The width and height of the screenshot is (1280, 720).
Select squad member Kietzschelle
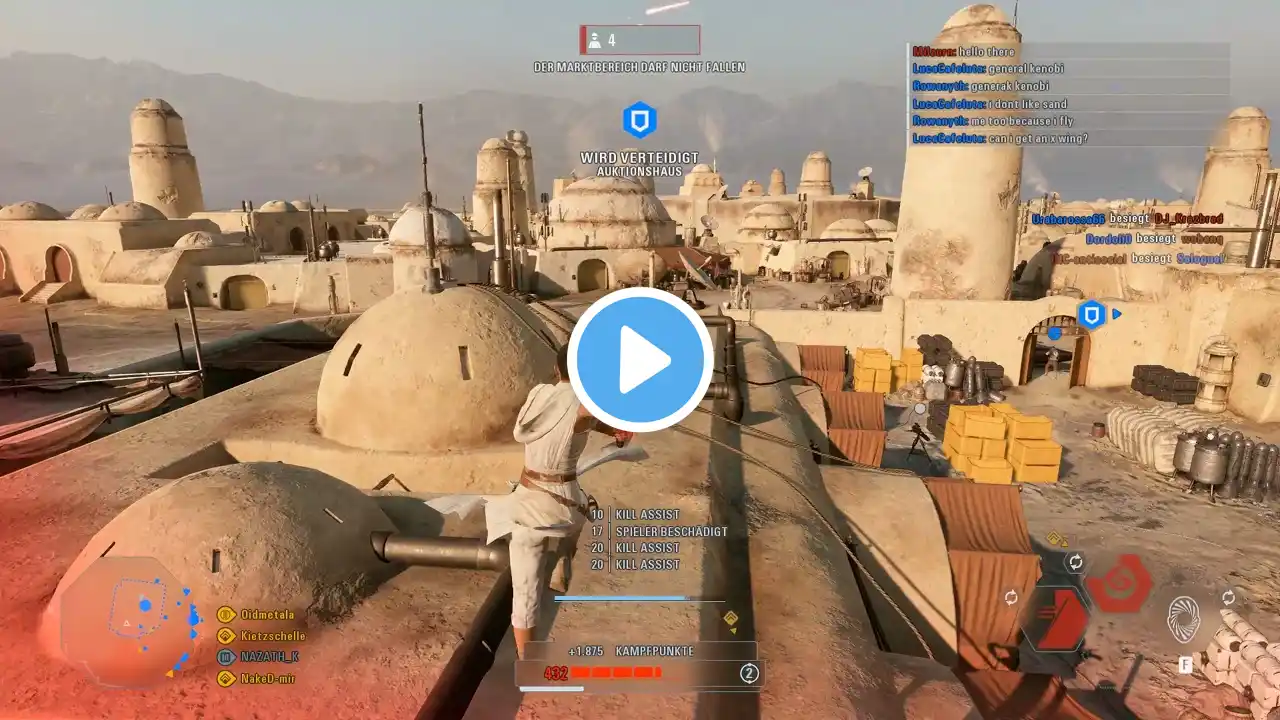pyautogui.click(x=272, y=636)
